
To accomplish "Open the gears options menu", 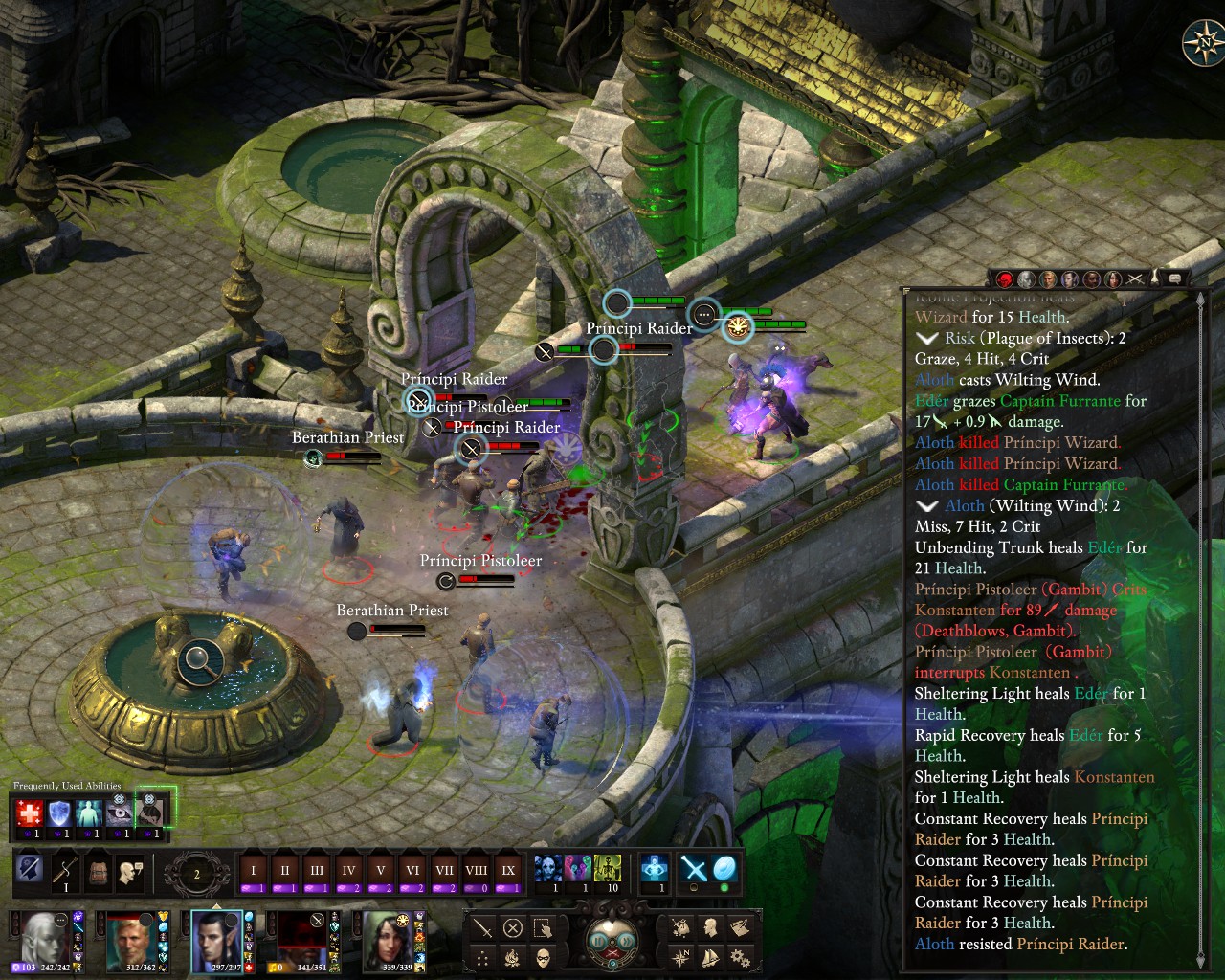I will click(739, 957).
